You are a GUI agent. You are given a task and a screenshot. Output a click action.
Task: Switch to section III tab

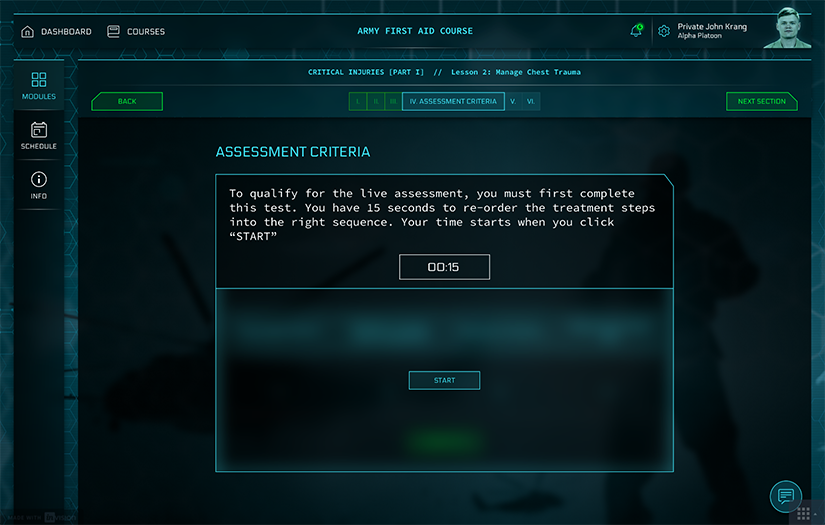point(393,101)
